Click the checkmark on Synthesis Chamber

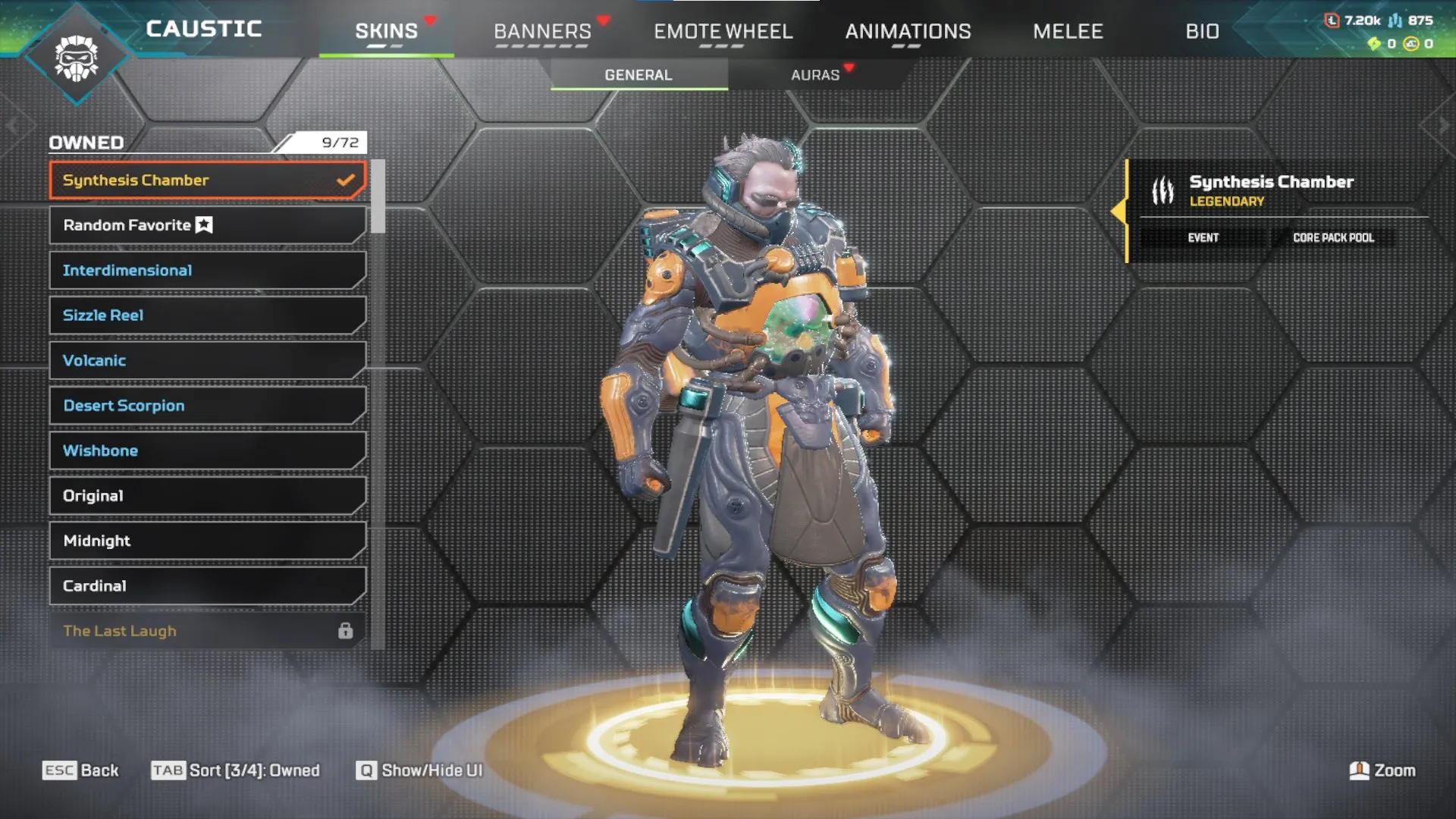click(347, 180)
